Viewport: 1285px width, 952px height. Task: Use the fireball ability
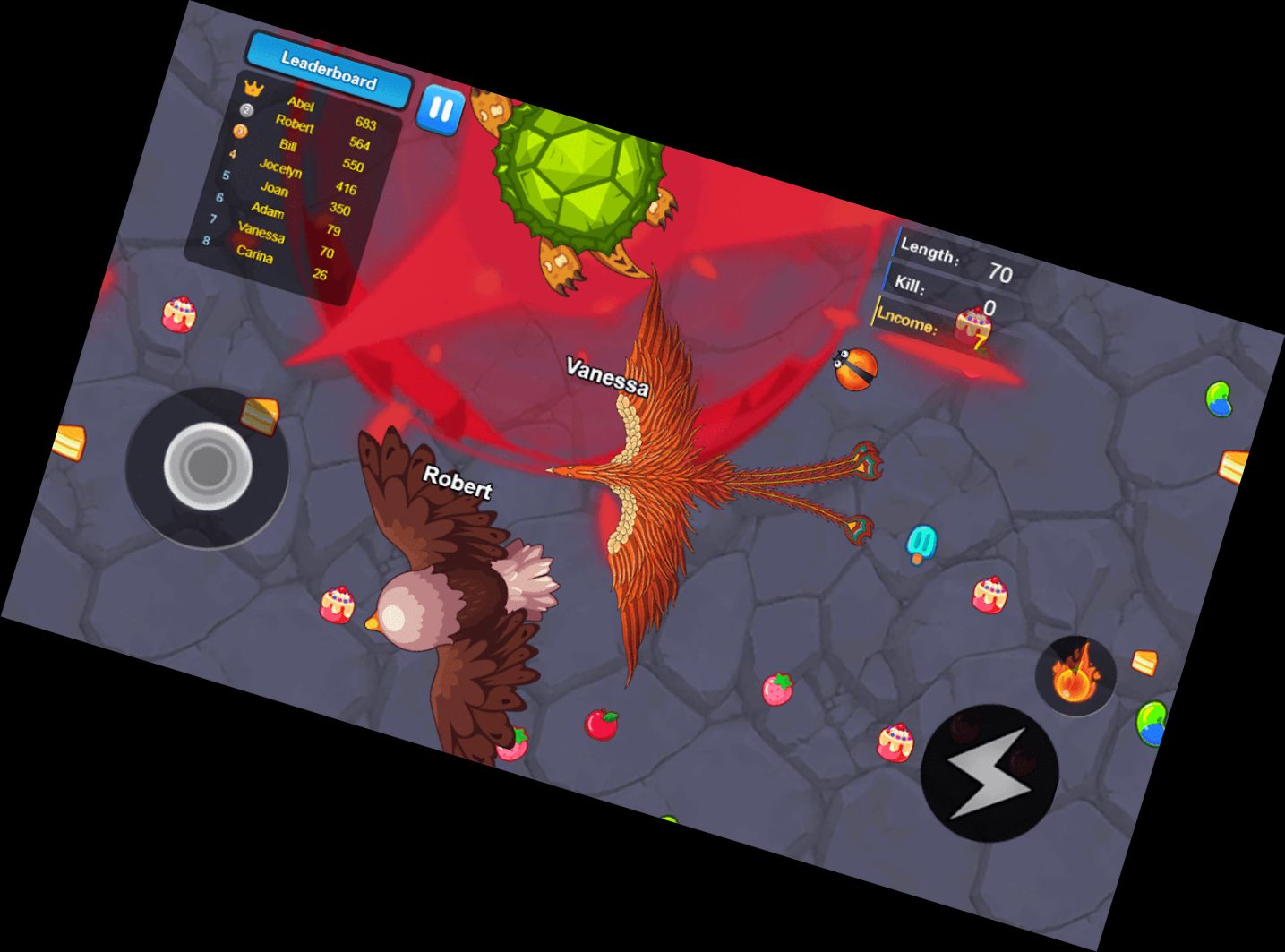point(1075,676)
